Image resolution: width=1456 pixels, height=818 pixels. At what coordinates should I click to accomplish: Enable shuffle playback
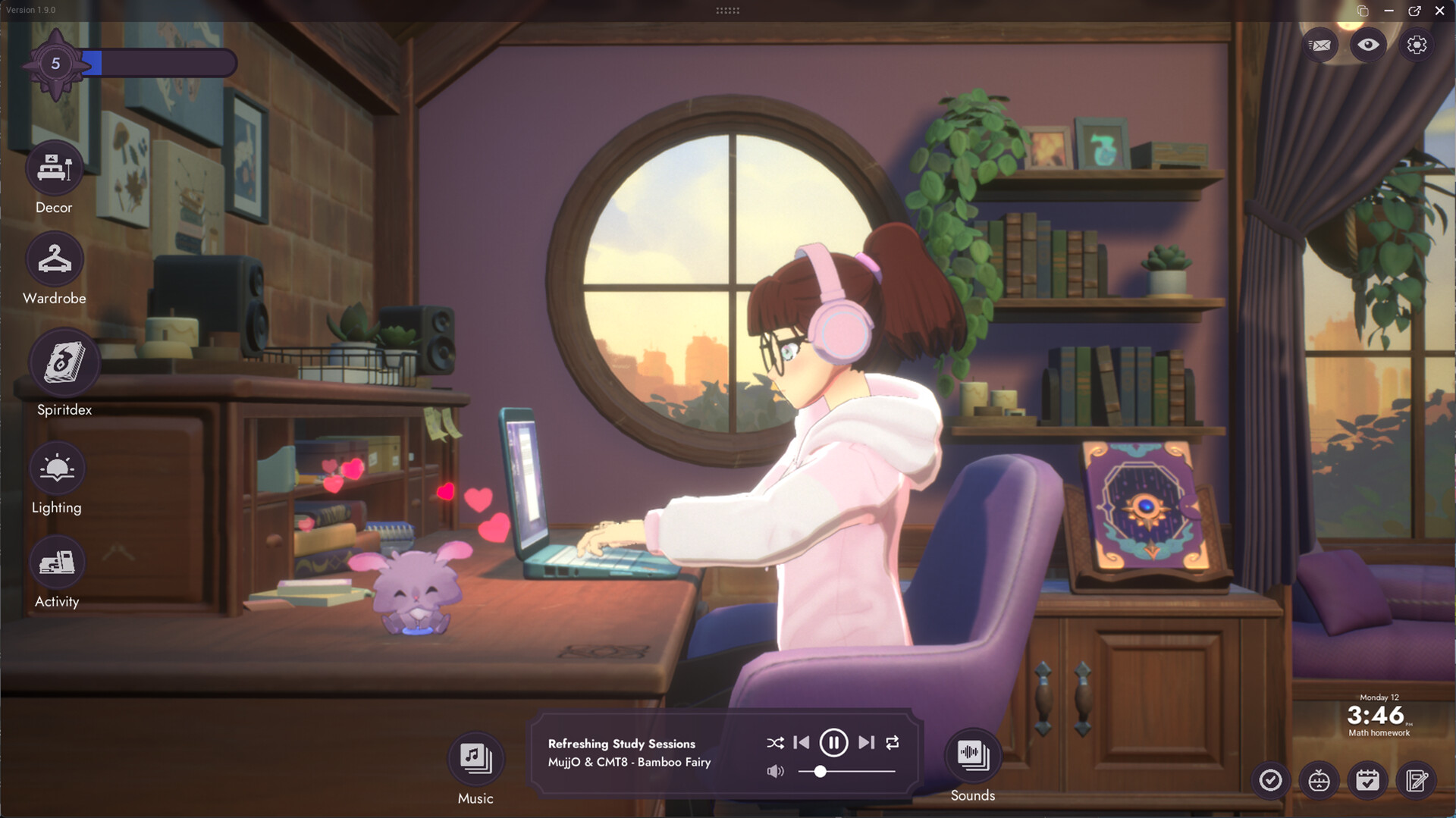click(775, 743)
